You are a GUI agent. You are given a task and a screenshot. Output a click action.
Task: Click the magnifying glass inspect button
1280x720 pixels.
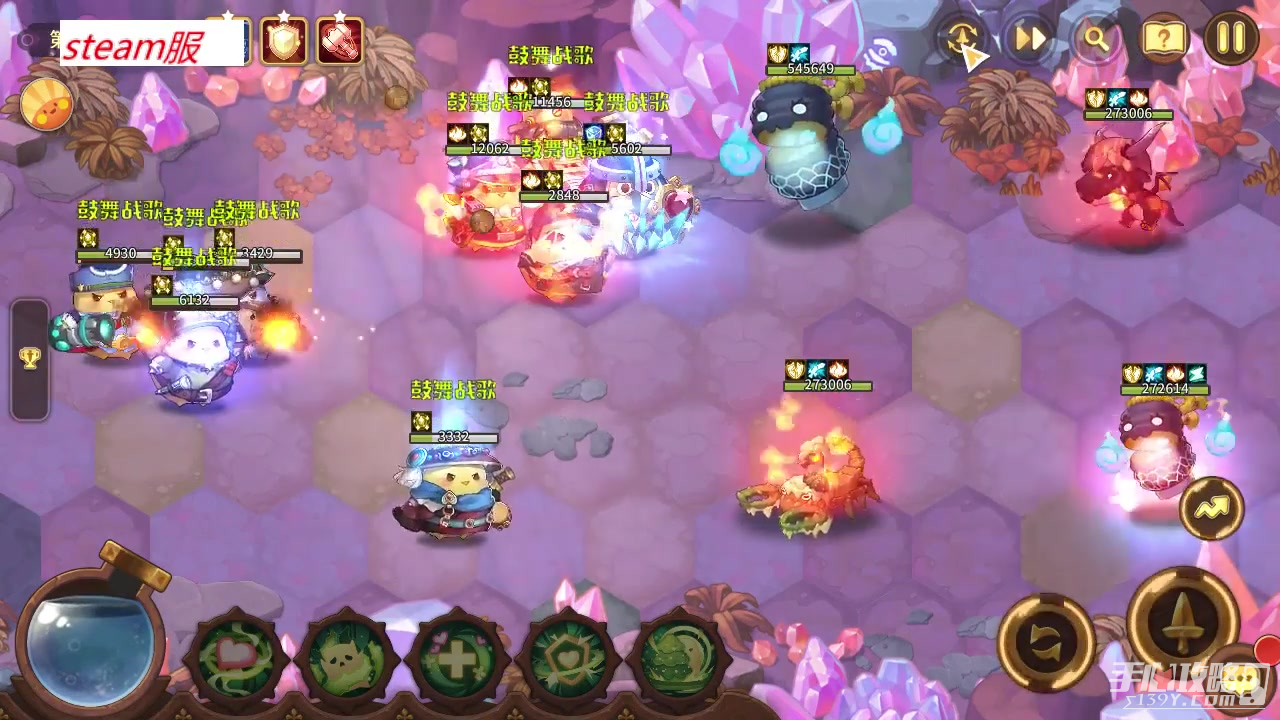pyautogui.click(x=1097, y=39)
